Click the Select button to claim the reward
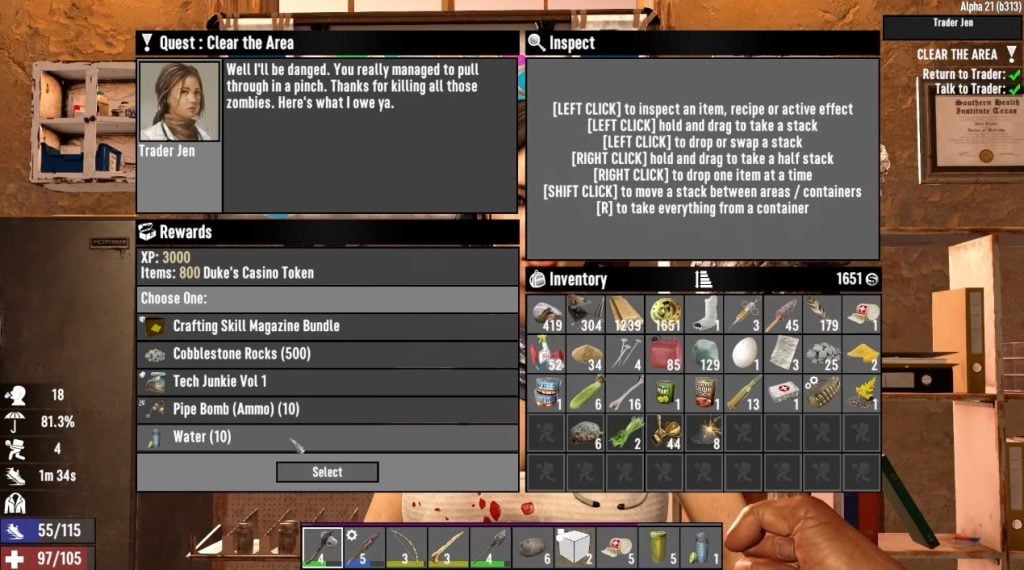1024x570 pixels. 327,472
